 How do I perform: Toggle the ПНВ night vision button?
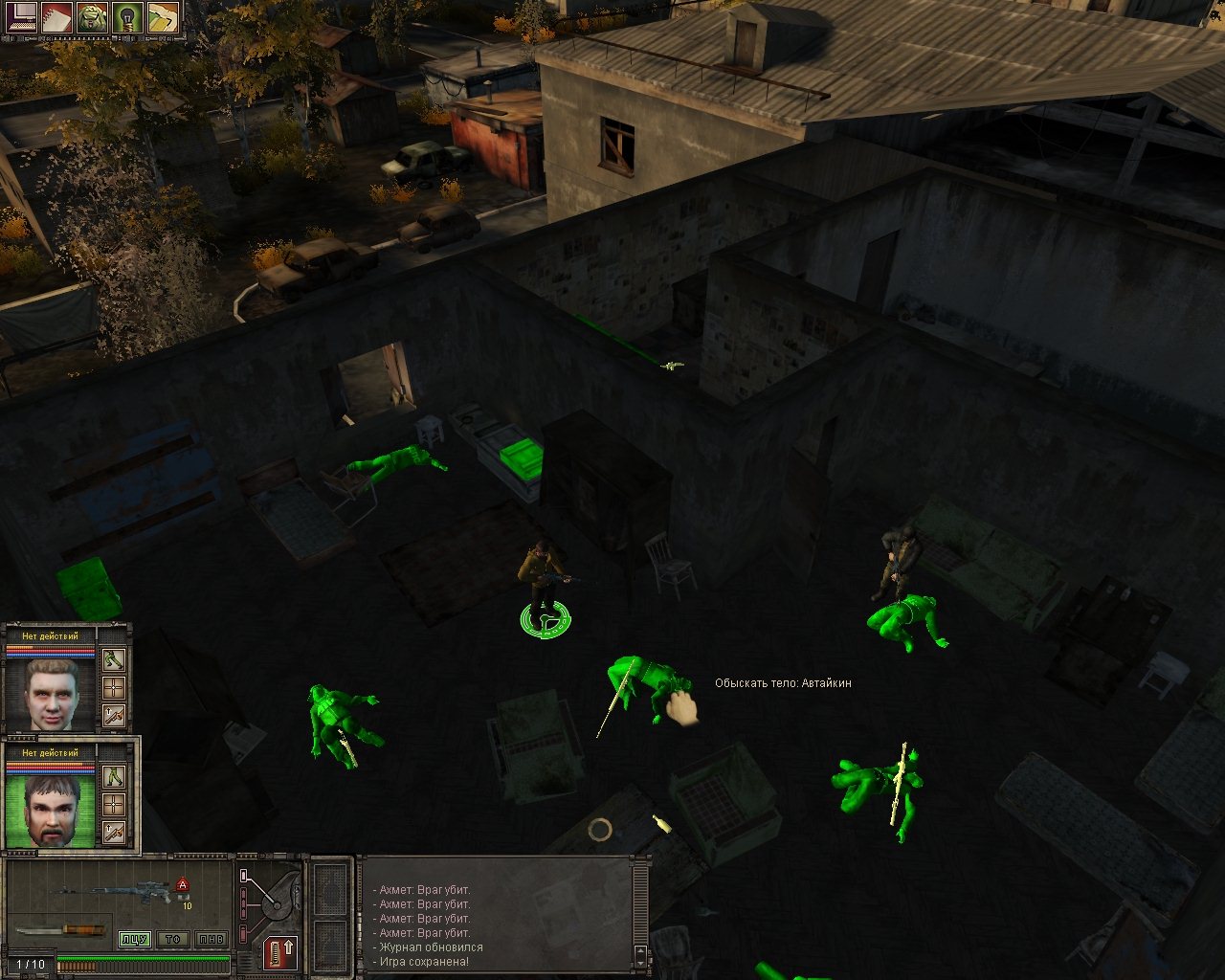(x=211, y=939)
